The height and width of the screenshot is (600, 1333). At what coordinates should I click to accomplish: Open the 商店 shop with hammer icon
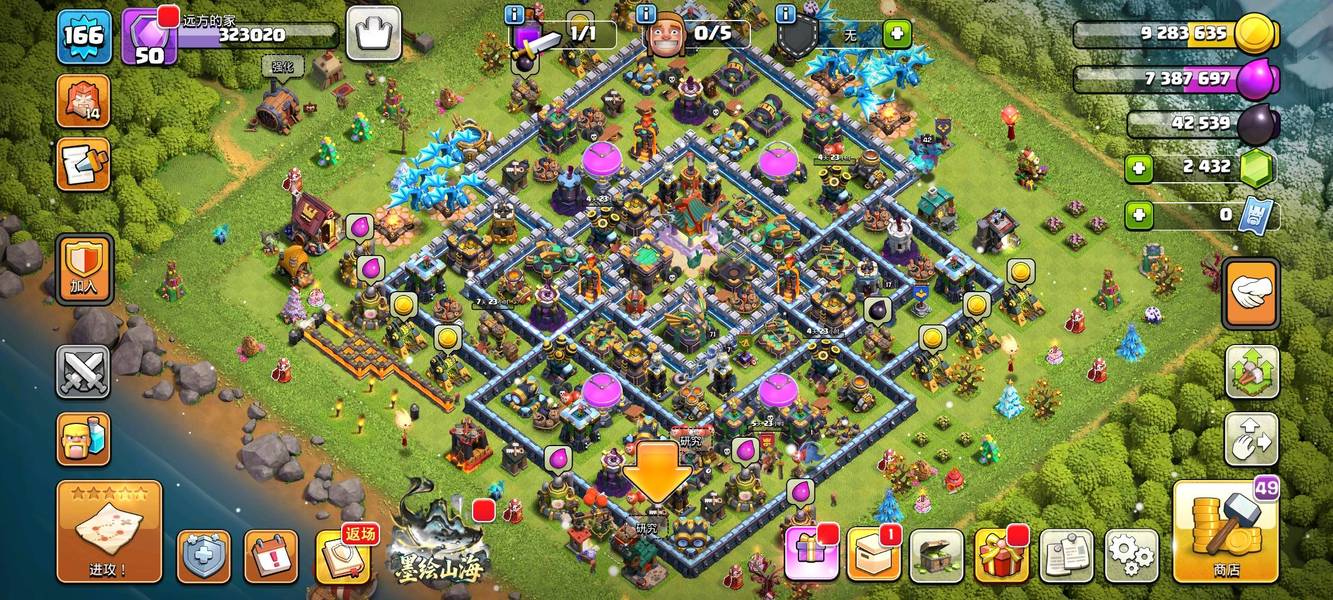[1225, 531]
